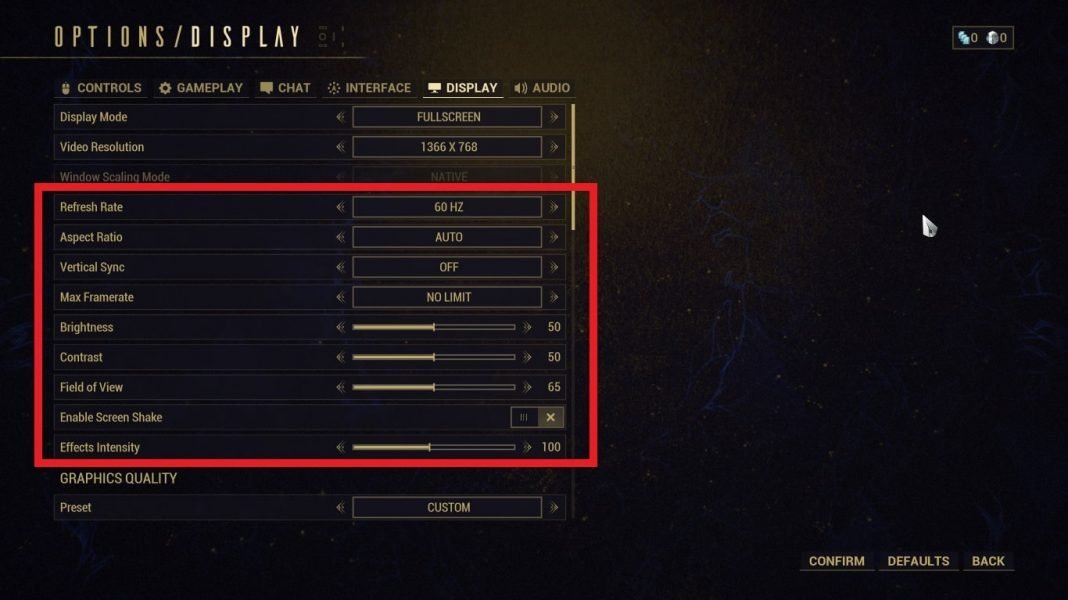The height and width of the screenshot is (600, 1068).
Task: Open the Gameplay settings tab
Action: [x=201, y=88]
